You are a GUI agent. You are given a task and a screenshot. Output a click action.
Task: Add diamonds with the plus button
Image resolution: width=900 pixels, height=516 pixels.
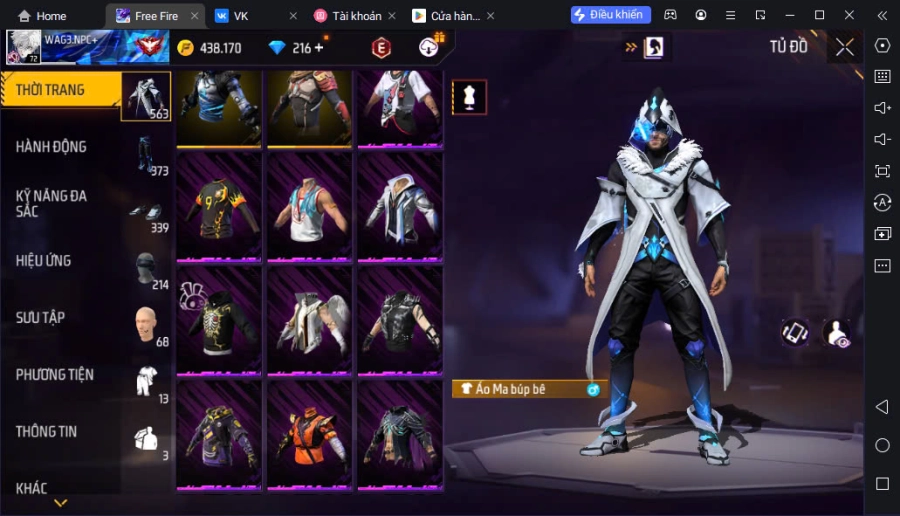coord(320,48)
